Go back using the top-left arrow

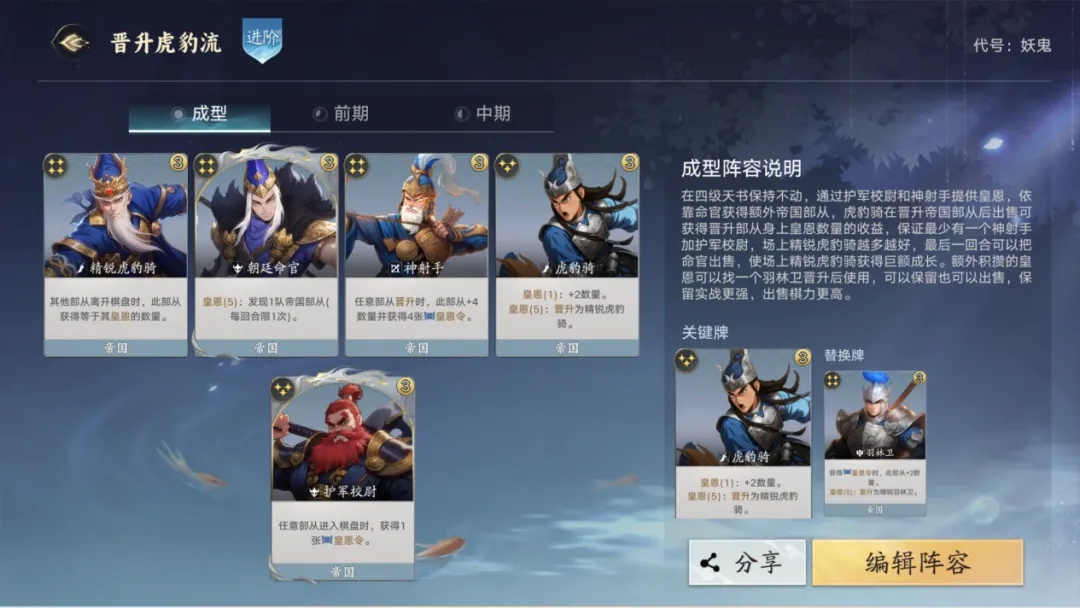tap(70, 42)
